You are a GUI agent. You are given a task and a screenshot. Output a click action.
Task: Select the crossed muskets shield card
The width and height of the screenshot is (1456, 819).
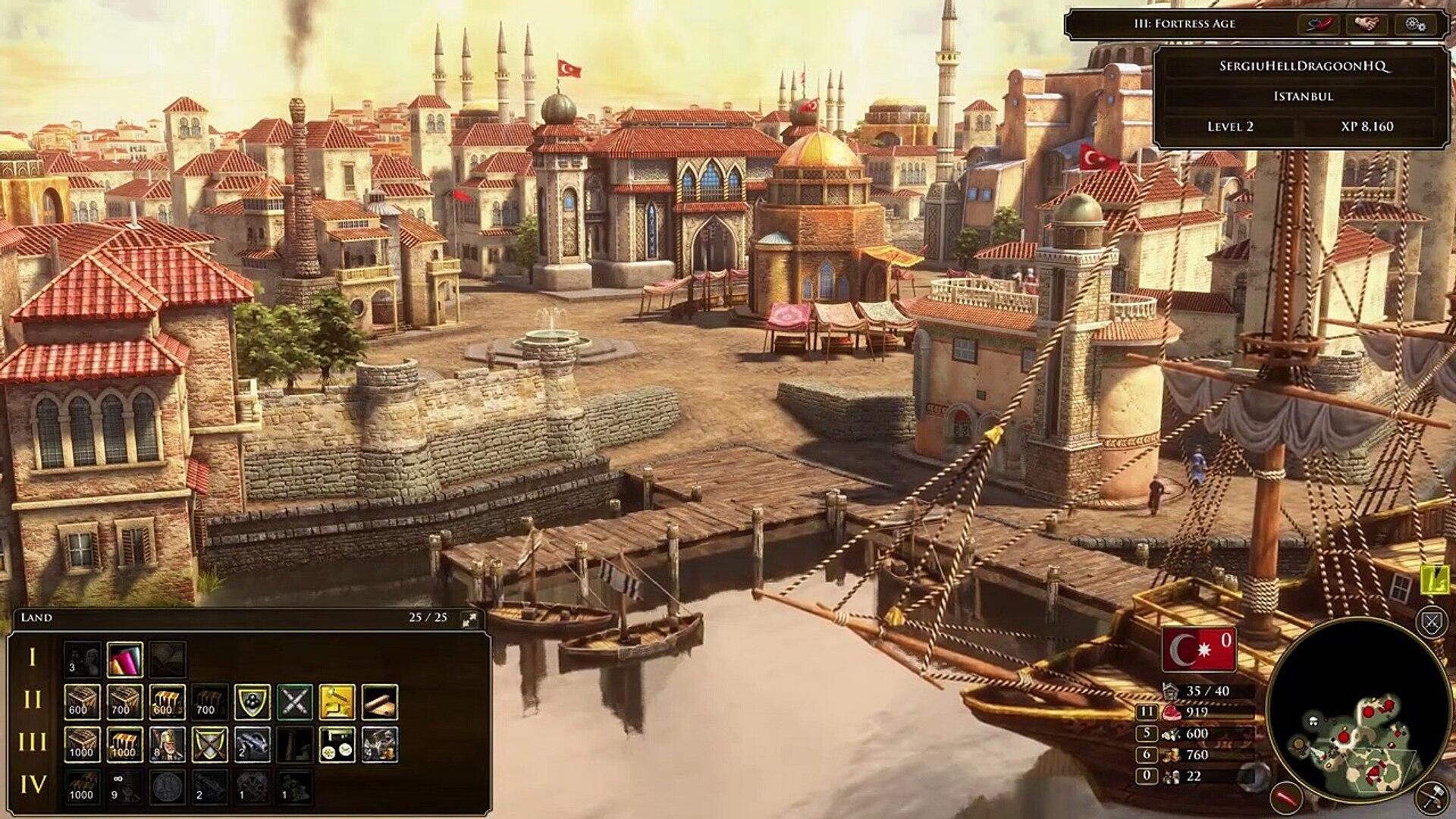[x=209, y=744]
